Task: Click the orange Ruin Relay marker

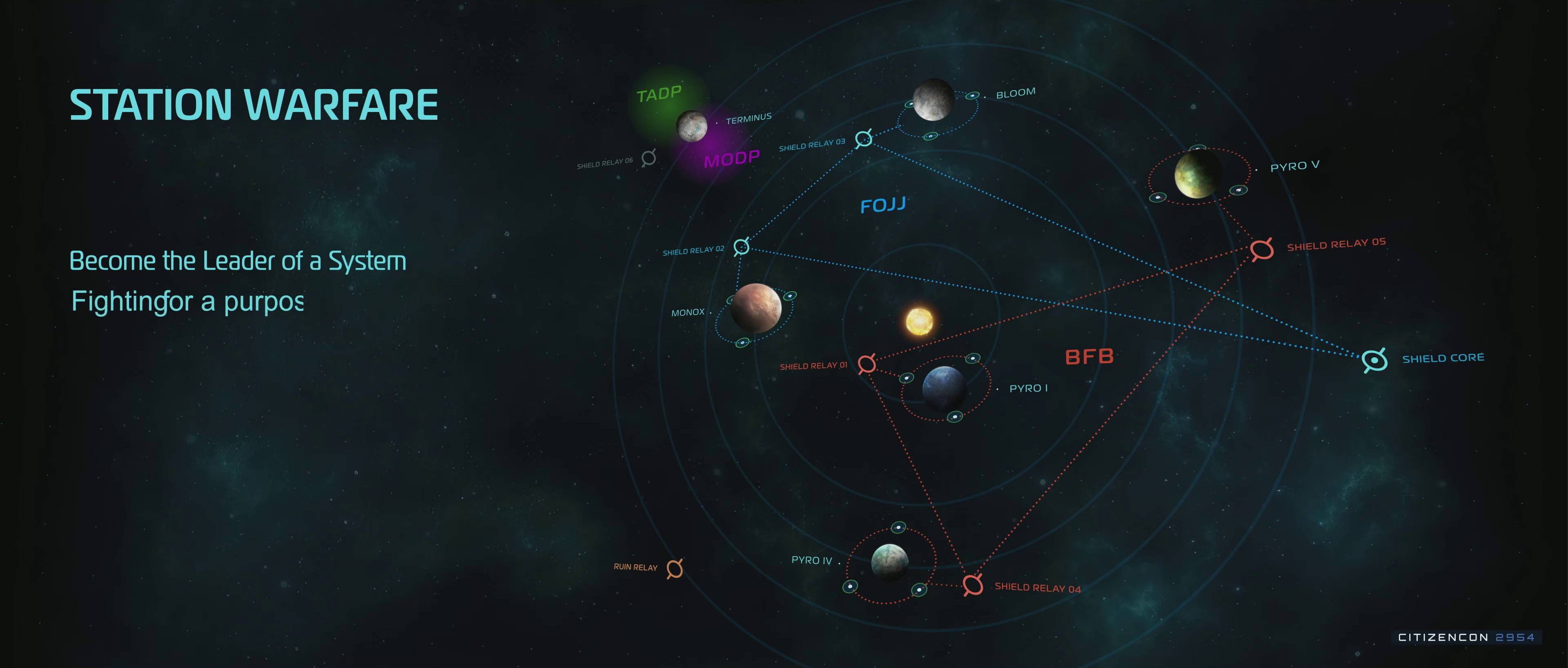Action: (x=675, y=569)
